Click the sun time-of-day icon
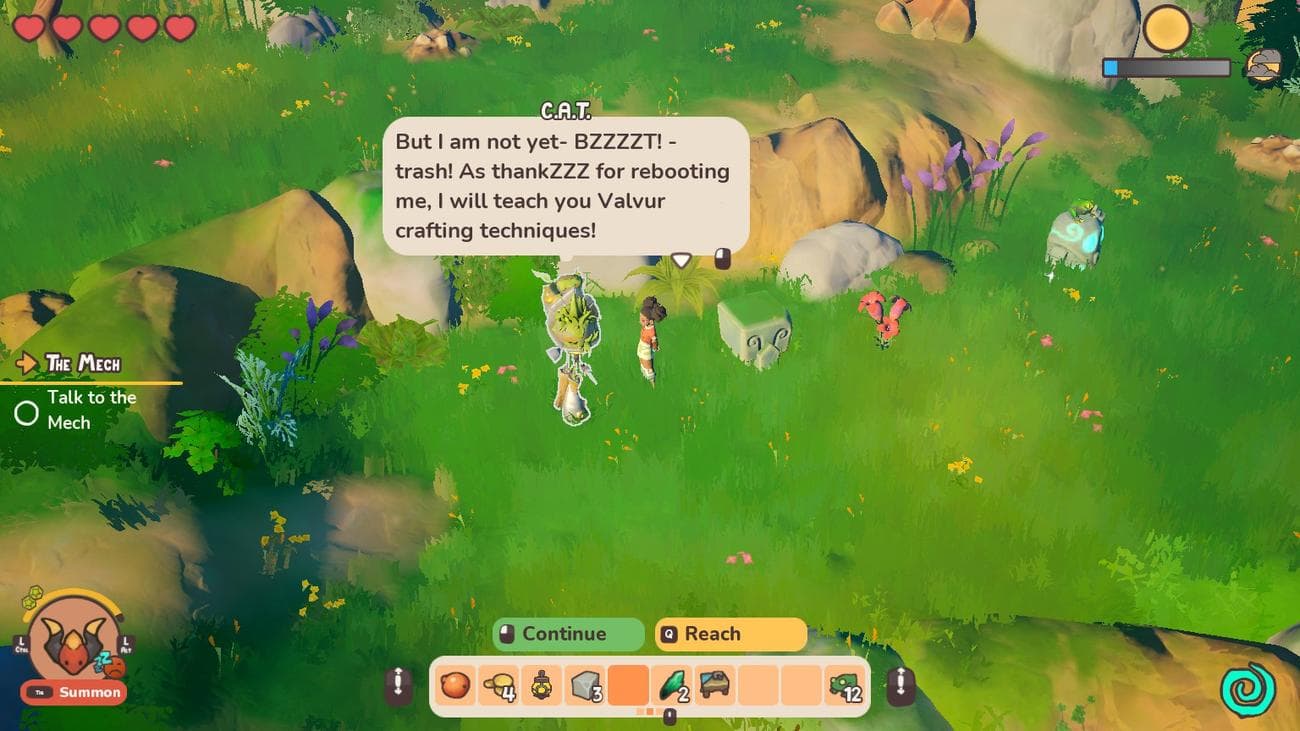Image resolution: width=1300 pixels, height=731 pixels. (1166, 29)
